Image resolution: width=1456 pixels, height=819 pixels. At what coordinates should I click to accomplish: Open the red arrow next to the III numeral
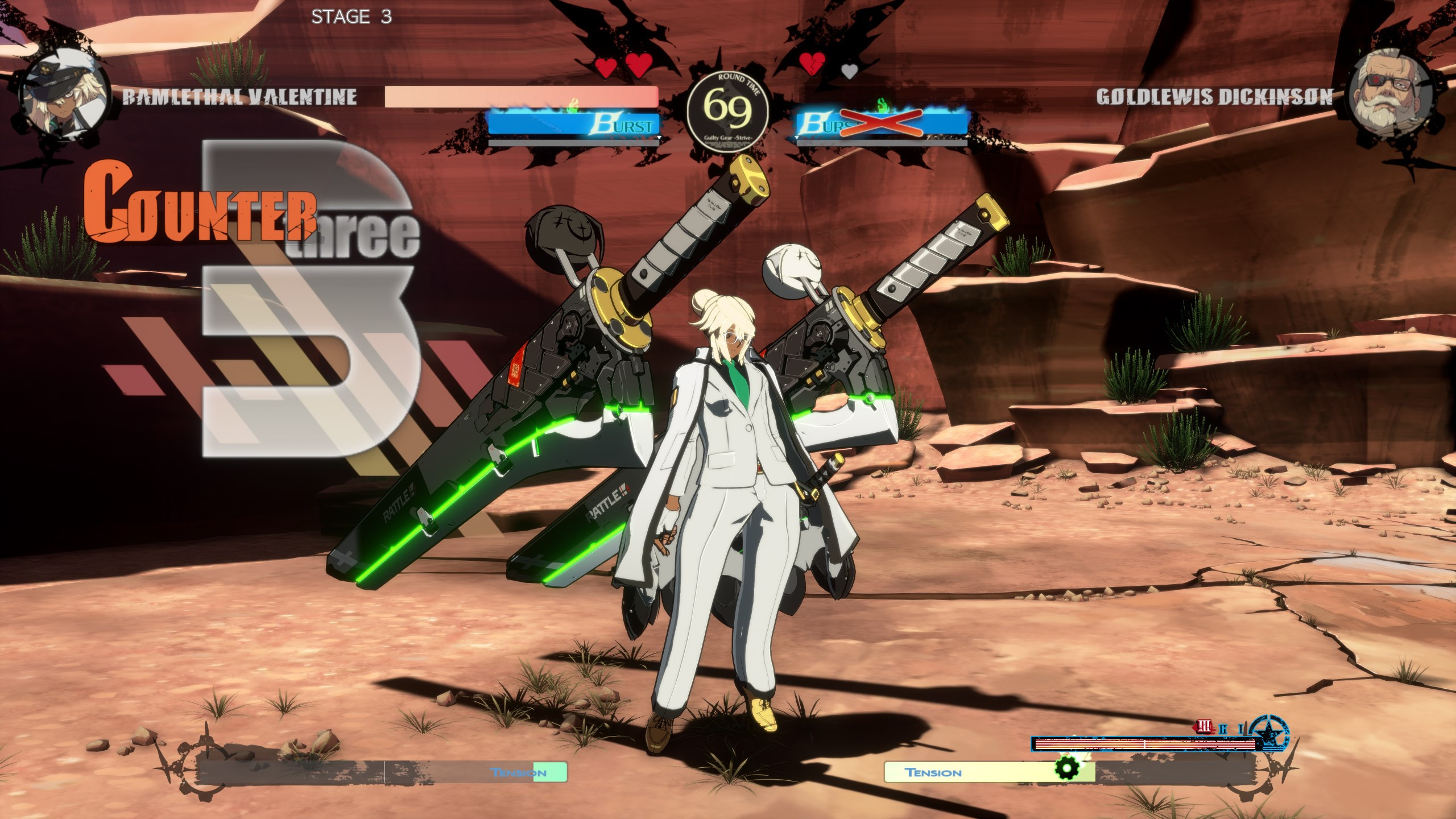click(x=1195, y=729)
